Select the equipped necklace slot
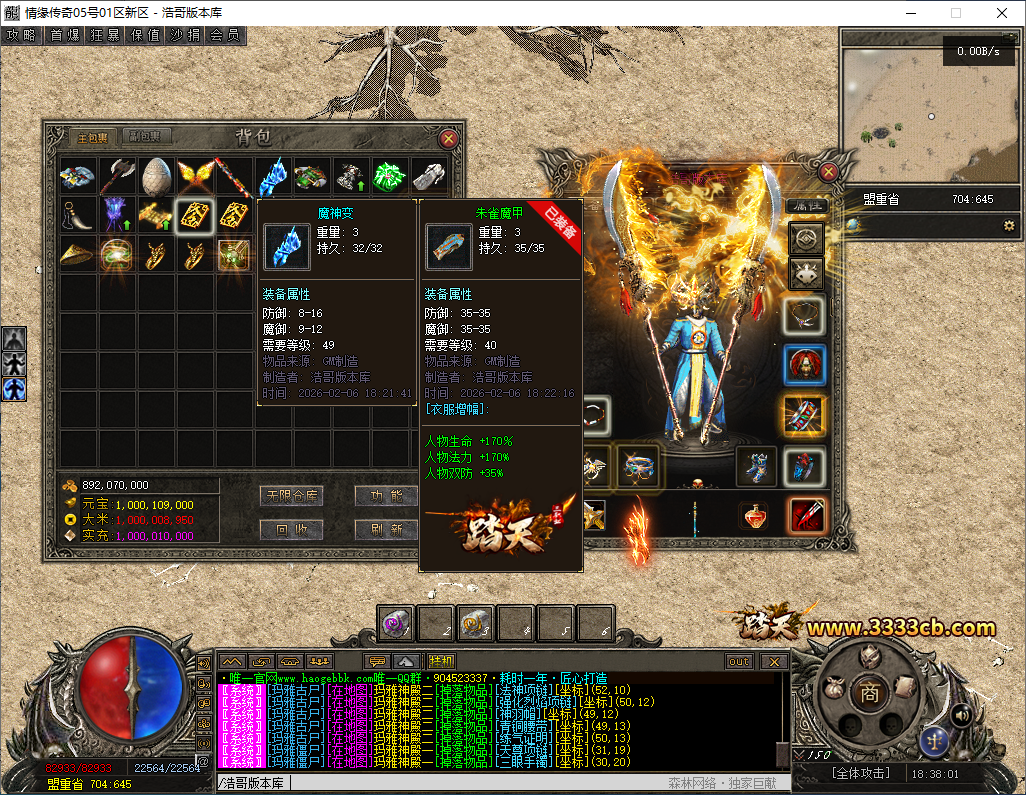This screenshot has height=795, width=1026. [x=805, y=316]
